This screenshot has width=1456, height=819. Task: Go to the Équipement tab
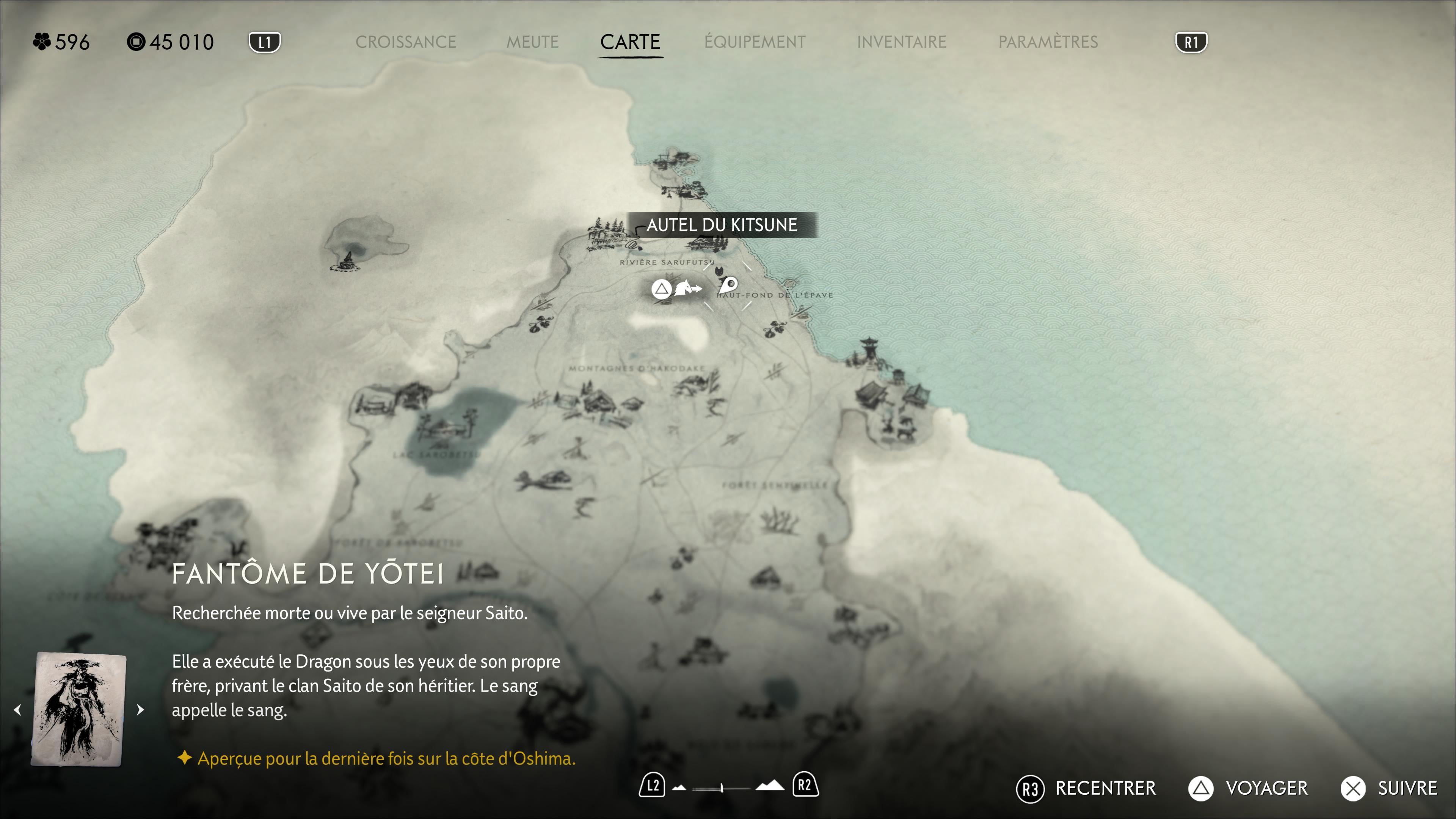point(755,42)
